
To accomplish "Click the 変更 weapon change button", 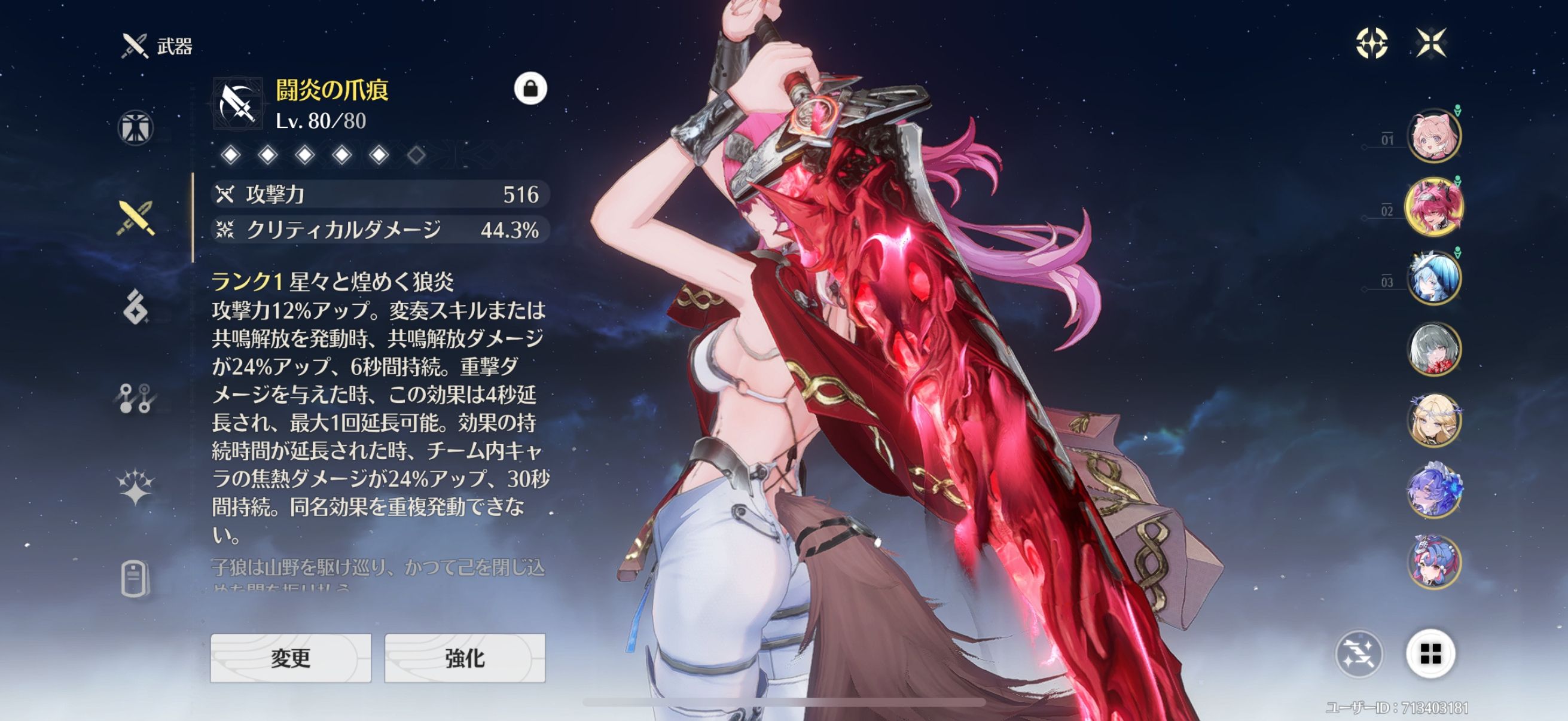I will coord(291,658).
